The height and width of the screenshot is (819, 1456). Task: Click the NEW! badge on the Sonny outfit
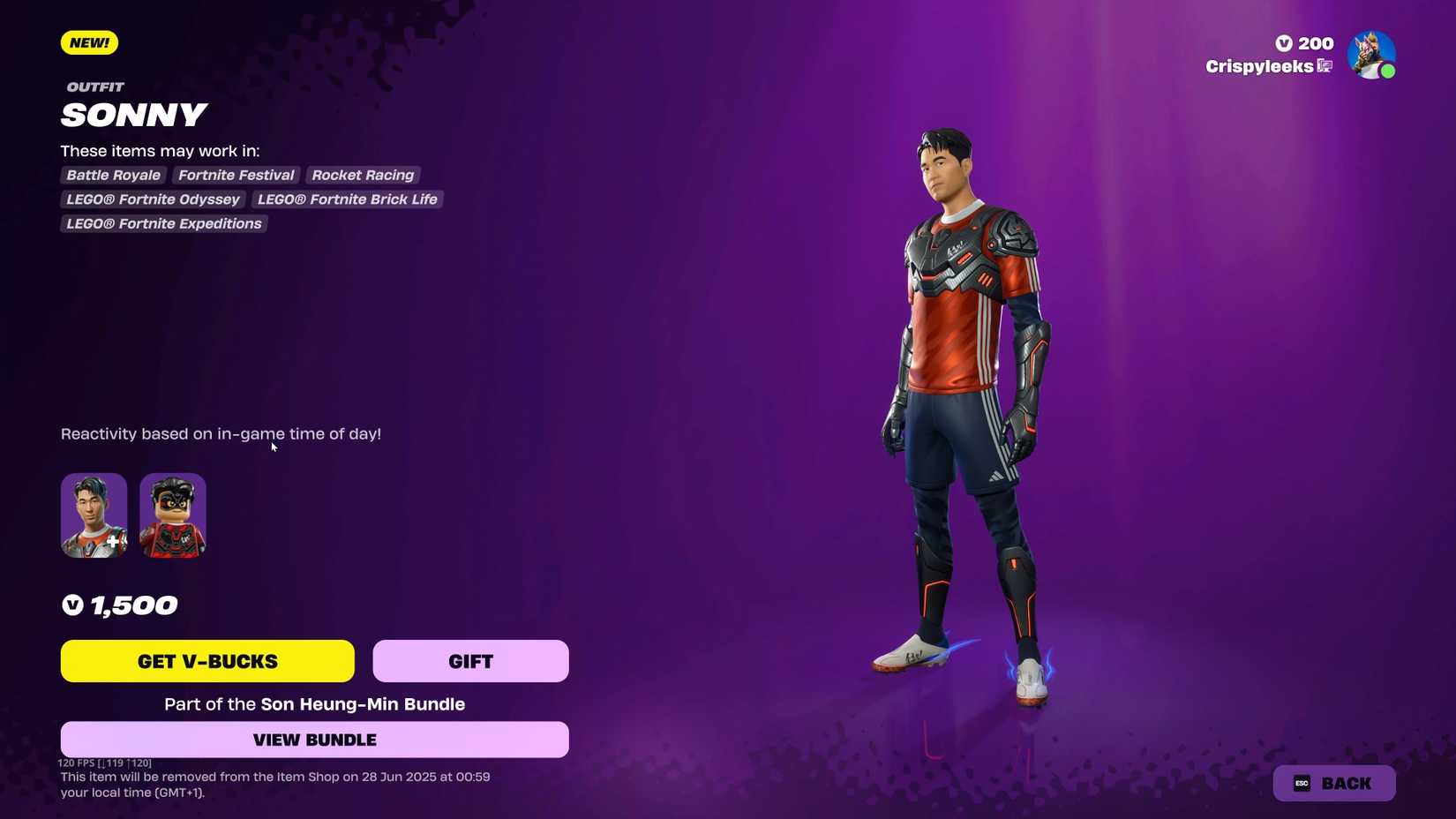pyautogui.click(x=88, y=41)
